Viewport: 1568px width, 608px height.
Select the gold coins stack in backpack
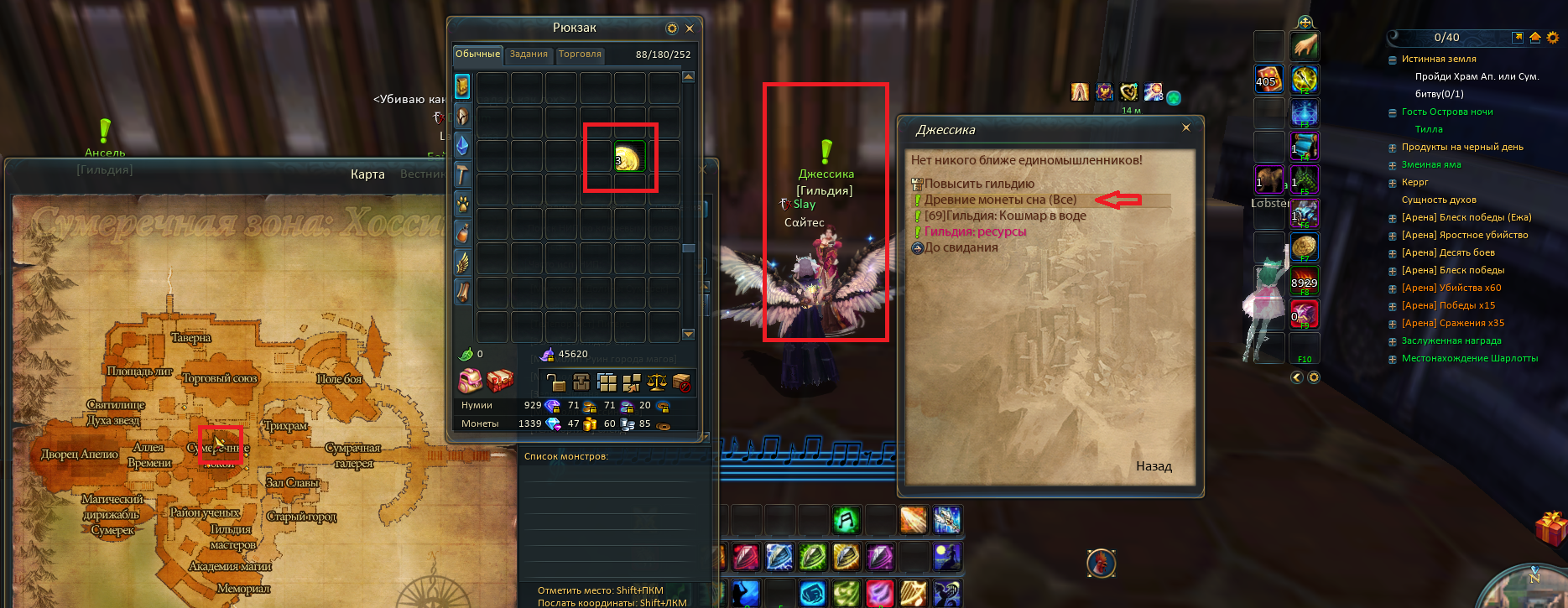click(628, 158)
